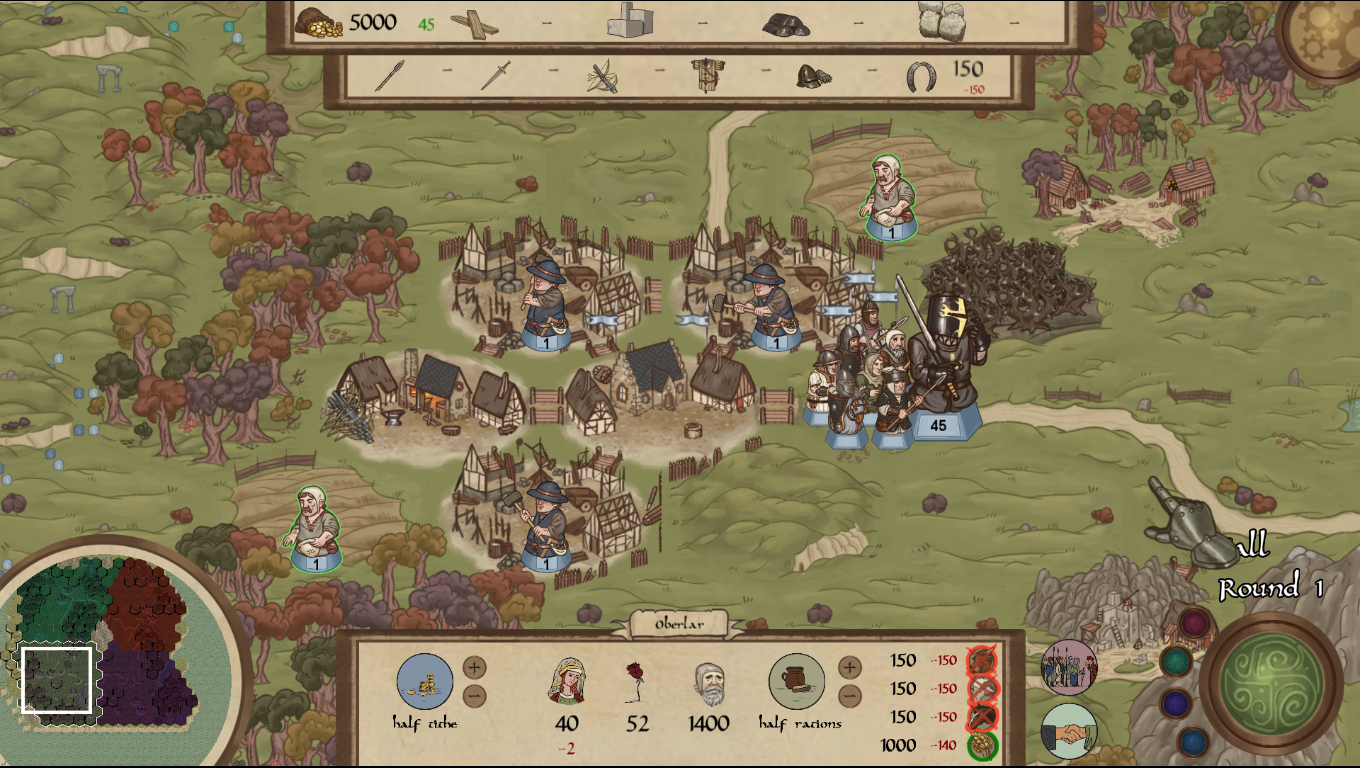
Task: Click the gold coin pile treasury icon
Action: (x=319, y=22)
